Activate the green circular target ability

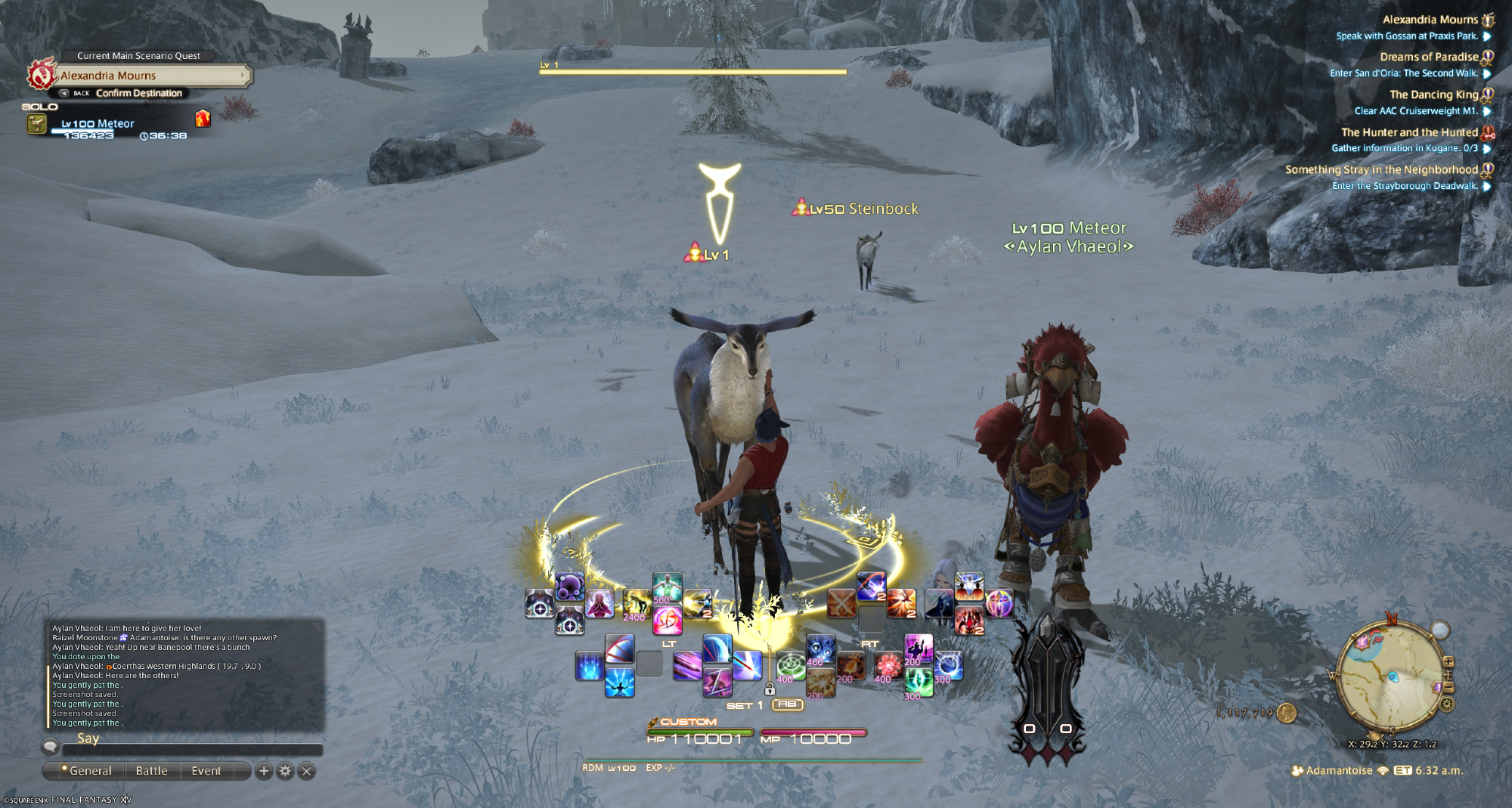(x=791, y=665)
